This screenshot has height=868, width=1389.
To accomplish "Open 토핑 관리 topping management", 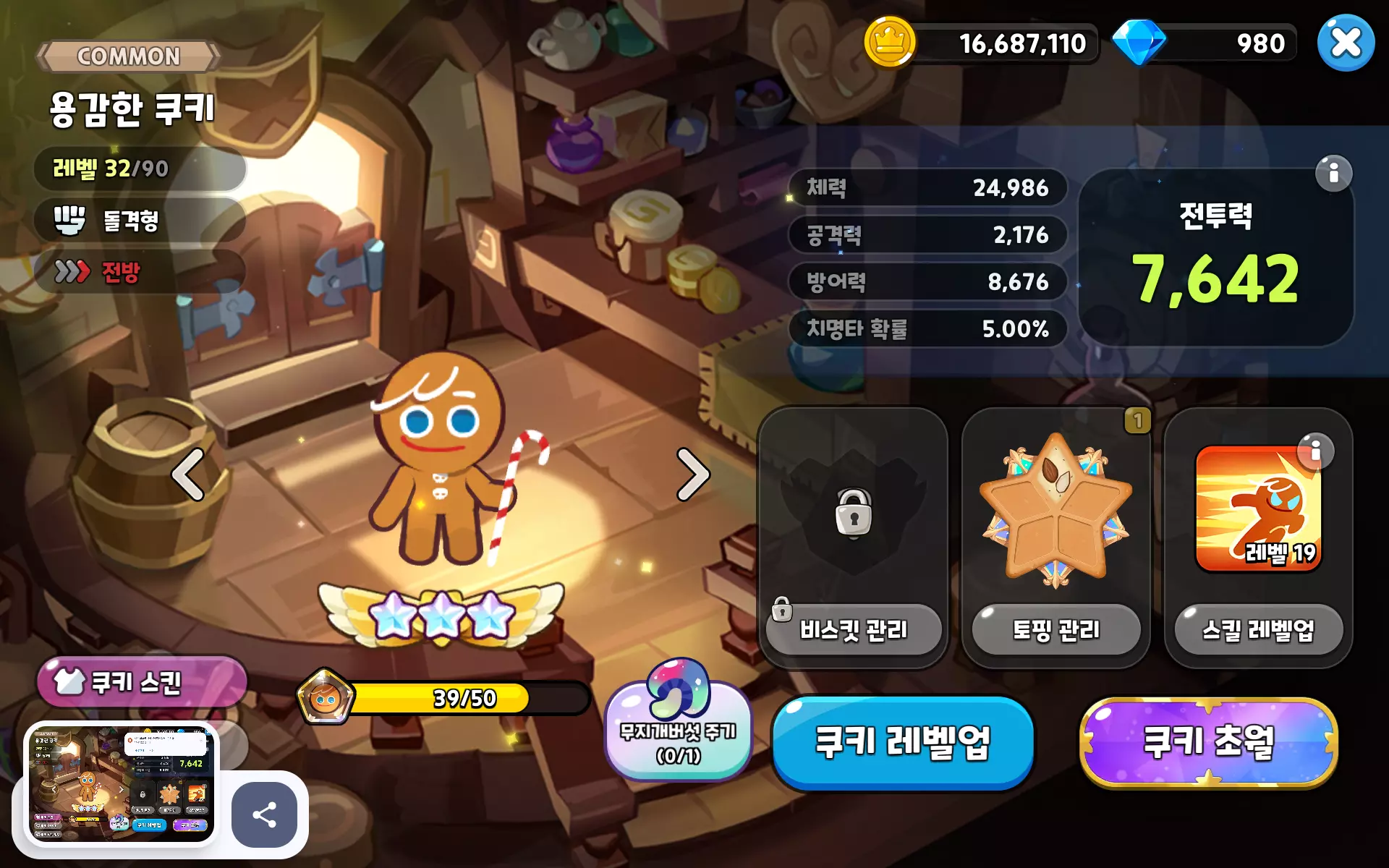I will coord(1055,630).
